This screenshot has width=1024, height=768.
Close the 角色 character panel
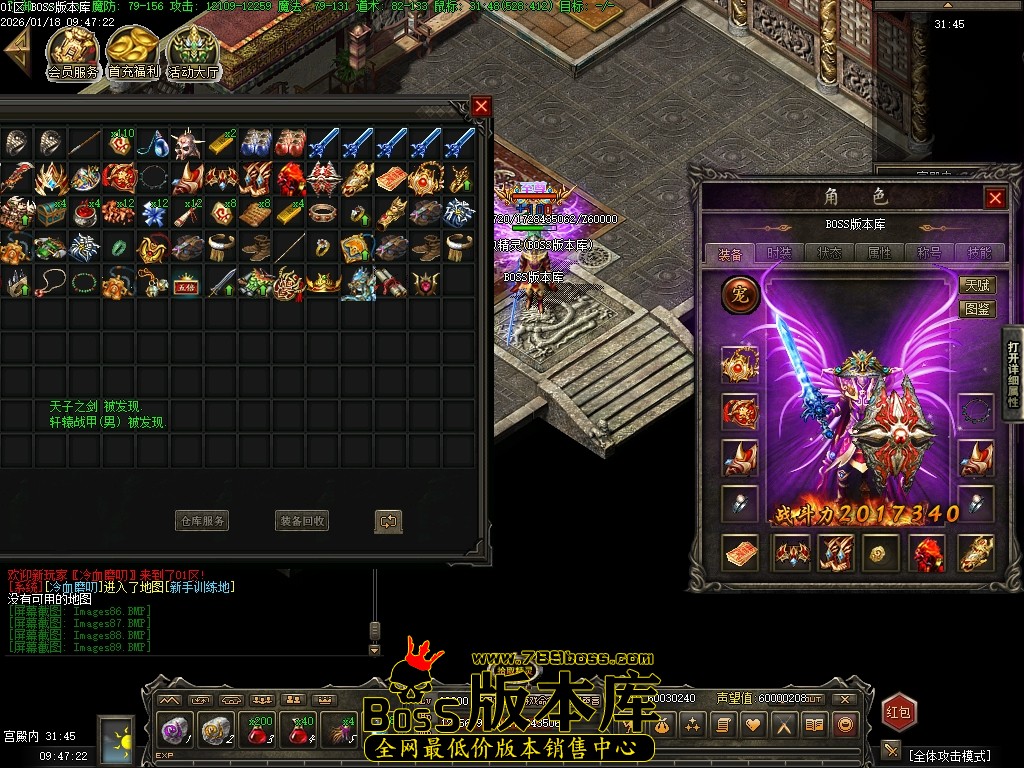(995, 198)
